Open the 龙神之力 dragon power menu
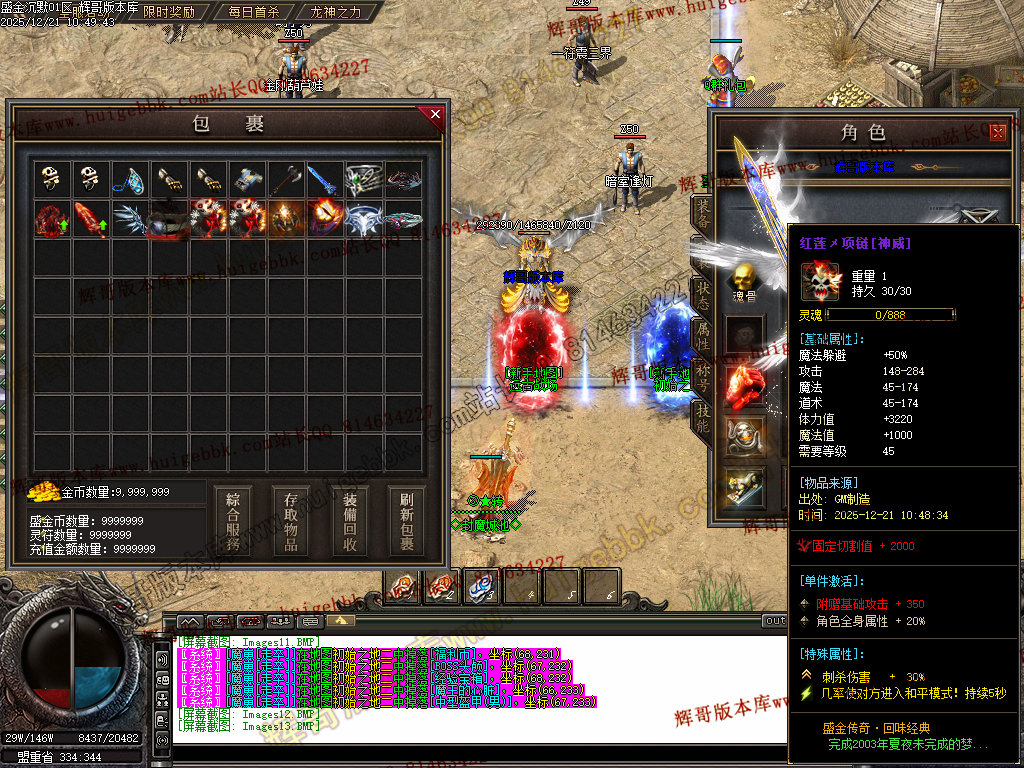Viewport: 1024px width, 768px height. 335,12
